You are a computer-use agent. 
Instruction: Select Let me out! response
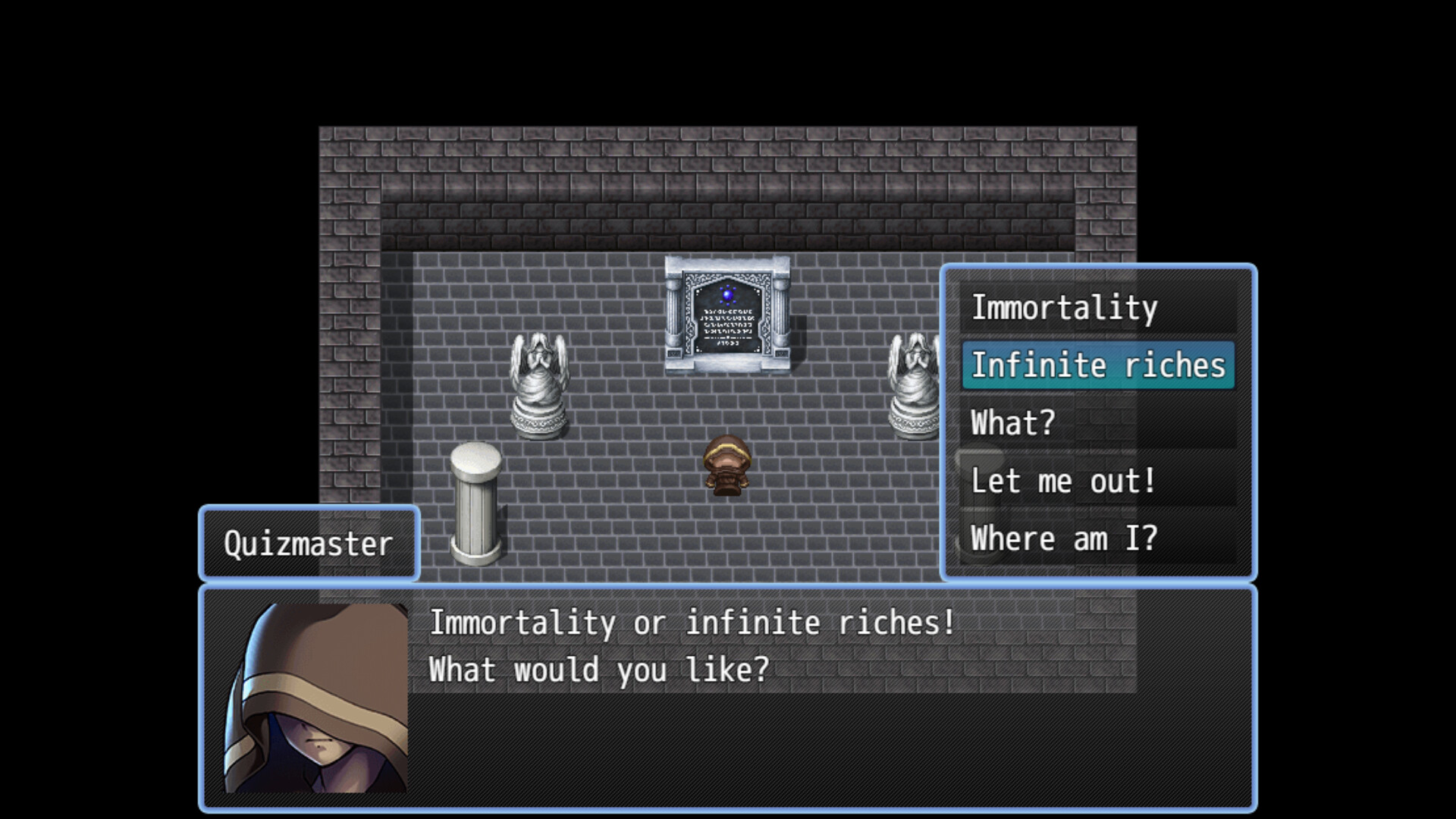click(1062, 480)
